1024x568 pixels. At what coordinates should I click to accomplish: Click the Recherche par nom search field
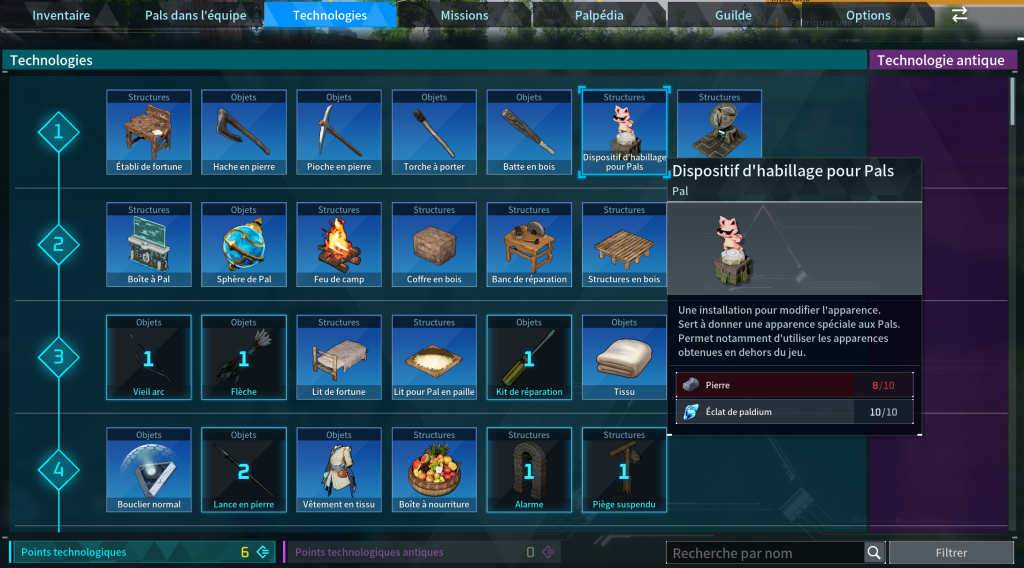(x=766, y=553)
